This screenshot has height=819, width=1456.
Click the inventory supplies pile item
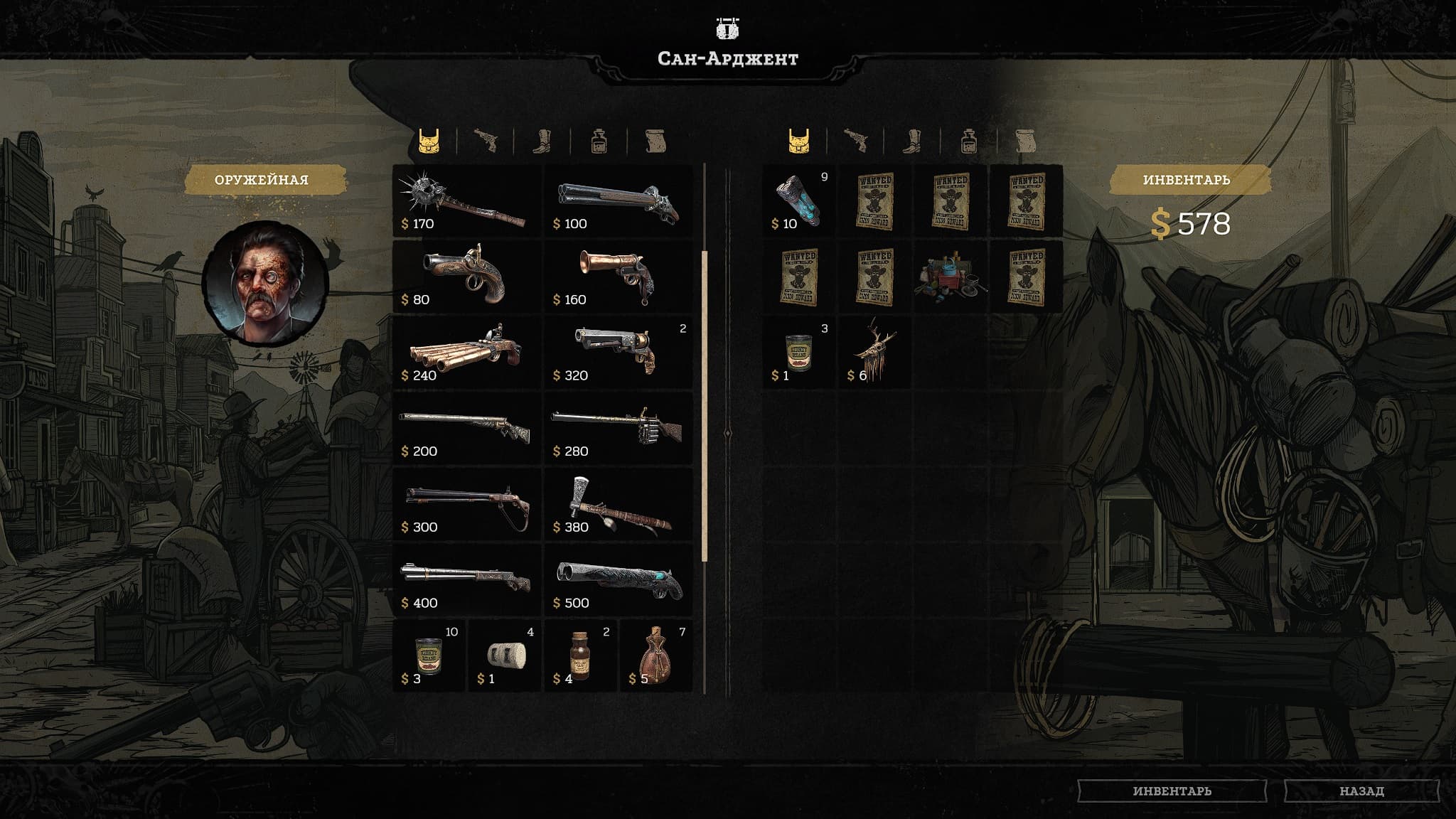point(951,277)
